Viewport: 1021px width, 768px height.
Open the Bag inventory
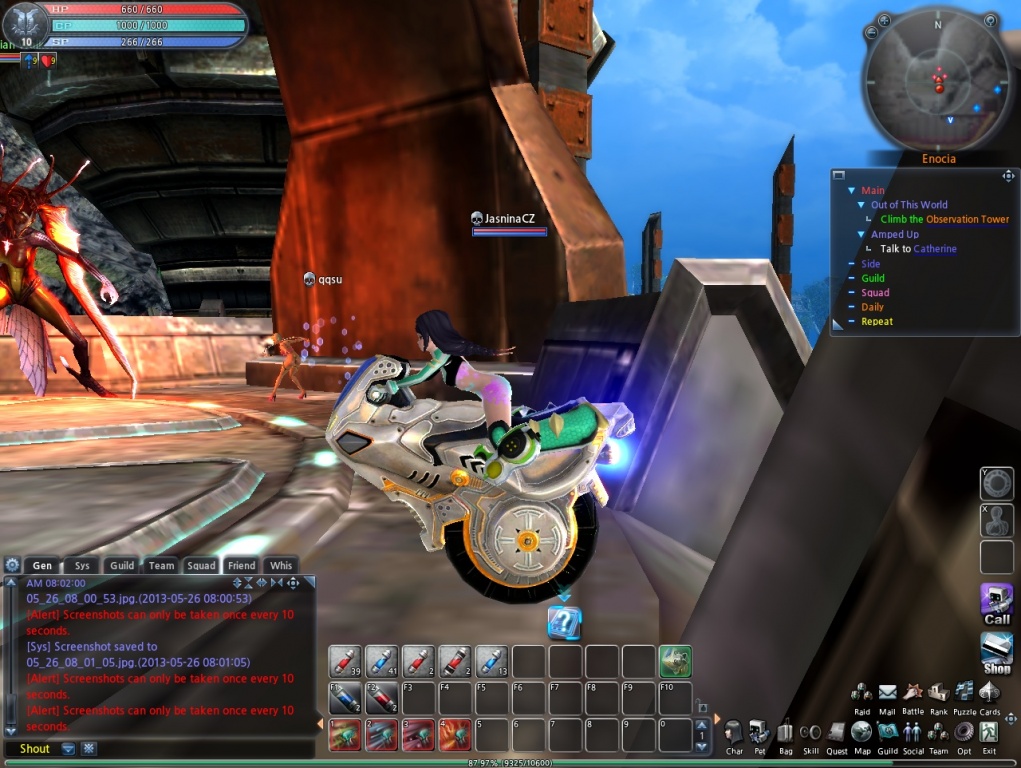(x=785, y=733)
